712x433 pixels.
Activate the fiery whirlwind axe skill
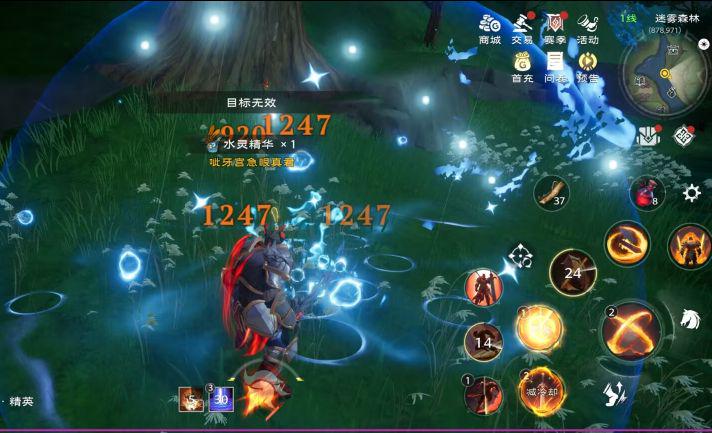(x=627, y=243)
